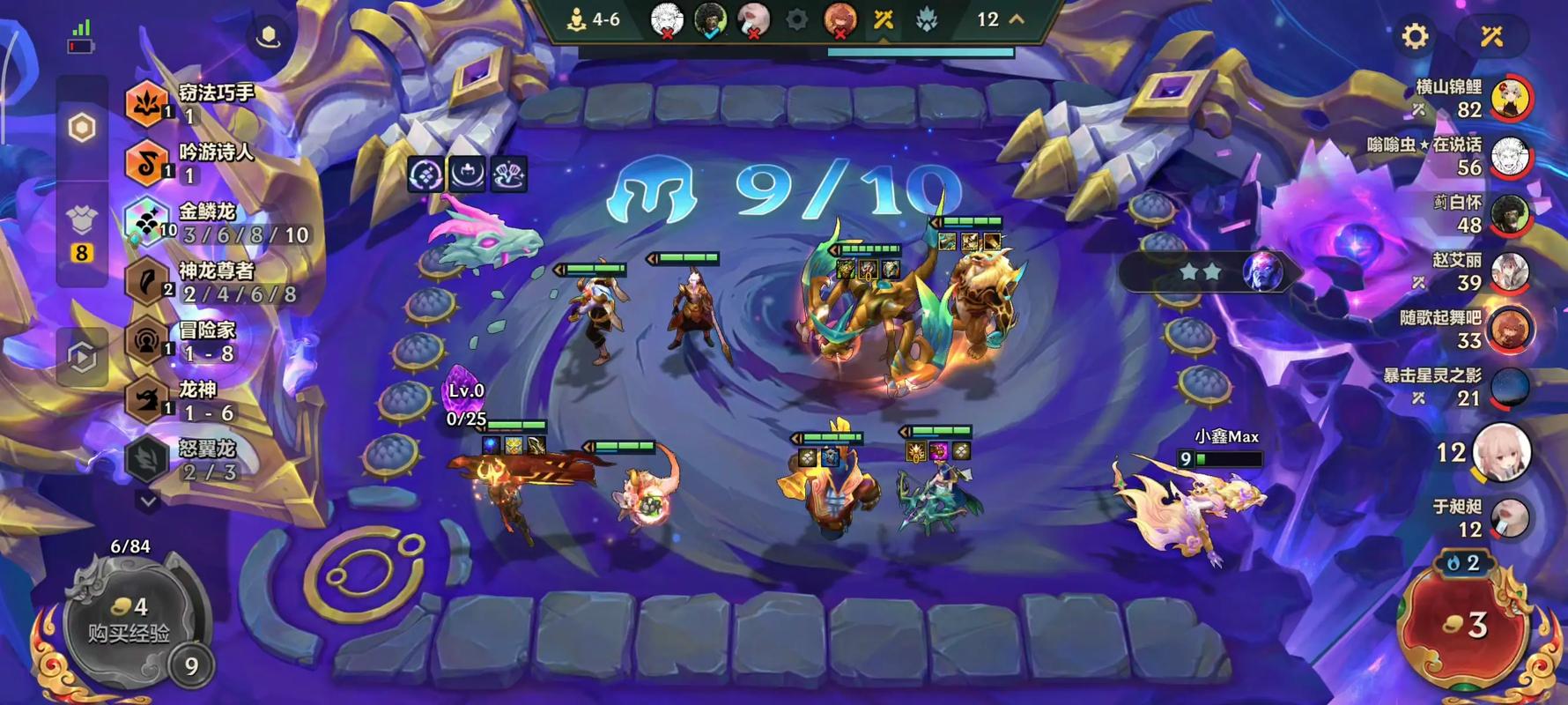Open the red gold shop button
Image resolution: width=1568 pixels, height=705 pixels.
tap(1464, 626)
